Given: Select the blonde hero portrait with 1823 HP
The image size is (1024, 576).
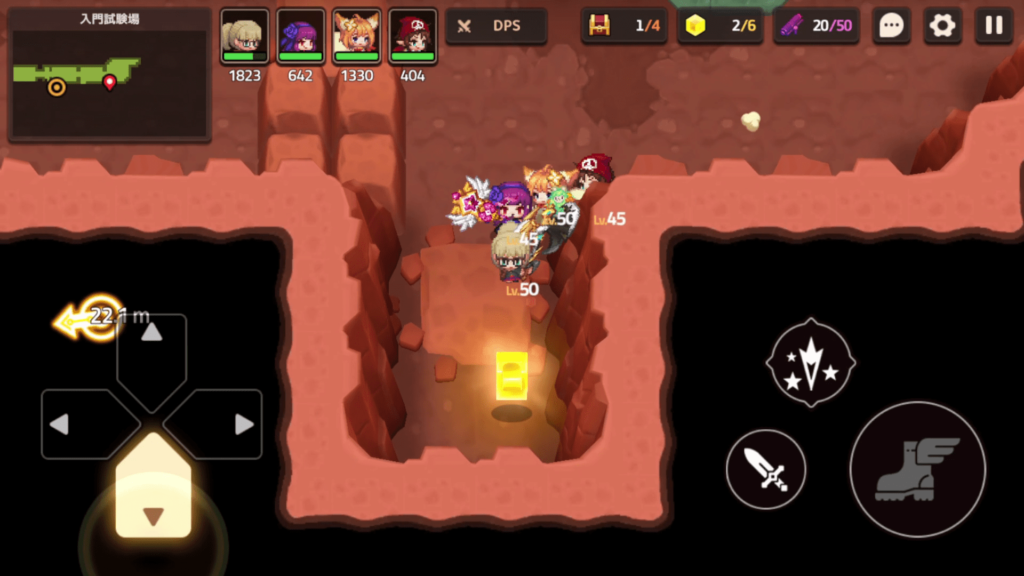Looking at the screenshot, I should click(x=244, y=37).
